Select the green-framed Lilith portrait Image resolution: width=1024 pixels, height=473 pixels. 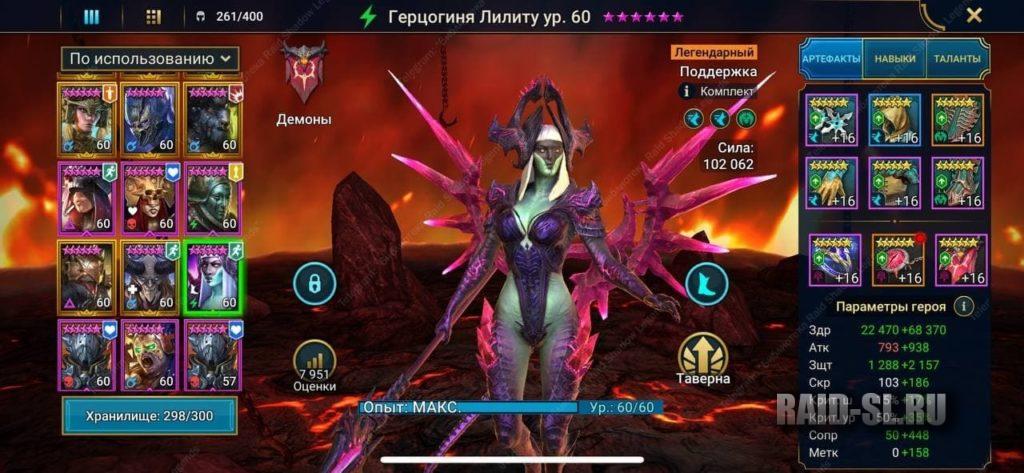(212, 276)
